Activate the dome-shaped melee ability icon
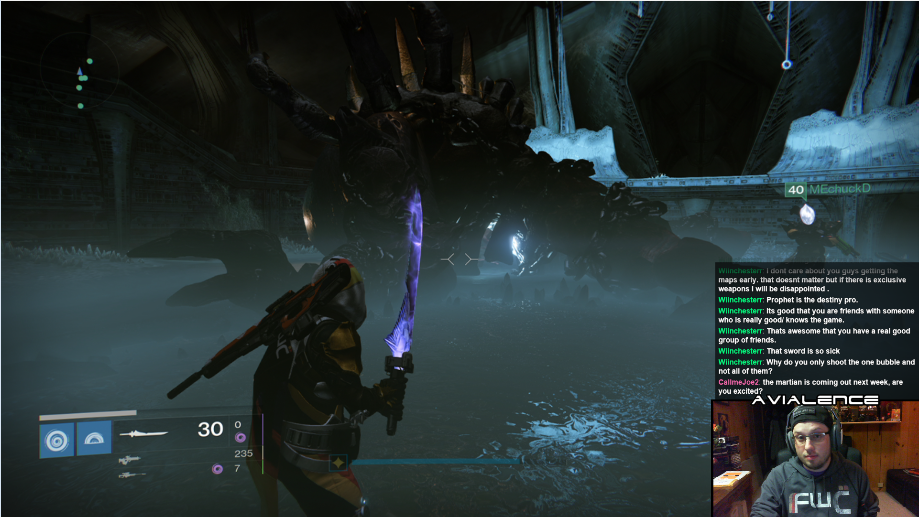 pos(94,438)
